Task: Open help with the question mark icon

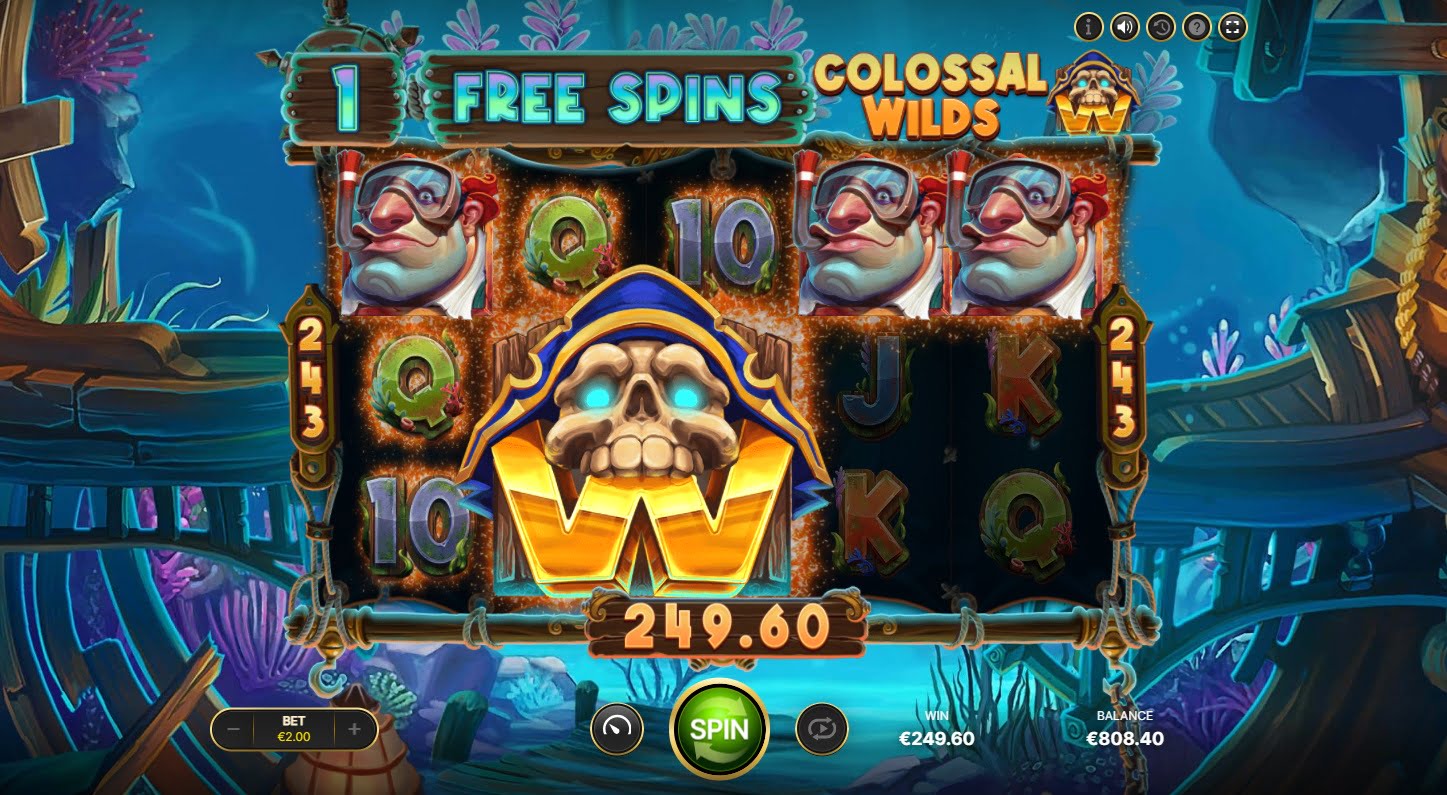Action: 1196,27
